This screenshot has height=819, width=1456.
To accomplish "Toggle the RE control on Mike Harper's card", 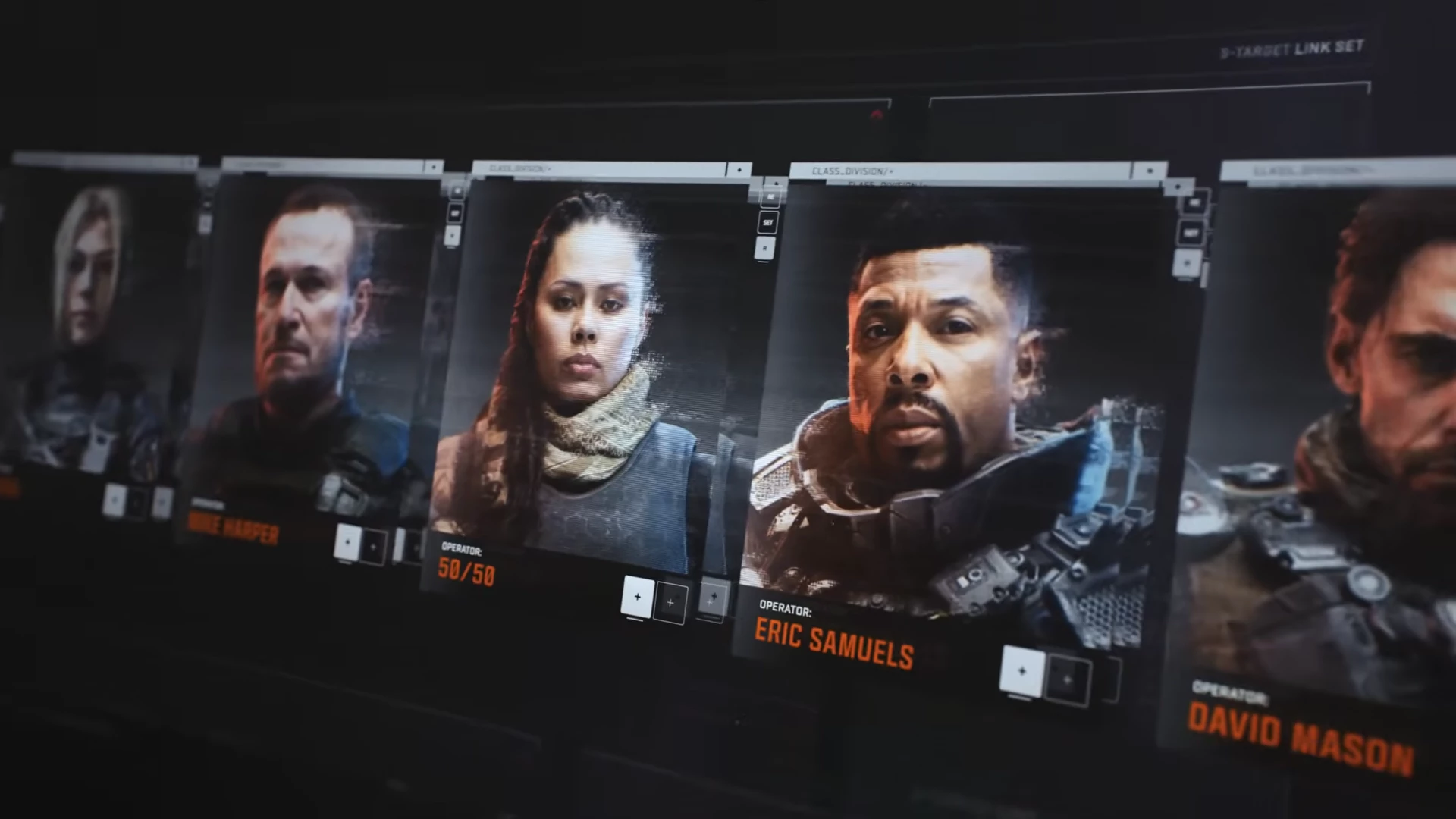I will 457,191.
